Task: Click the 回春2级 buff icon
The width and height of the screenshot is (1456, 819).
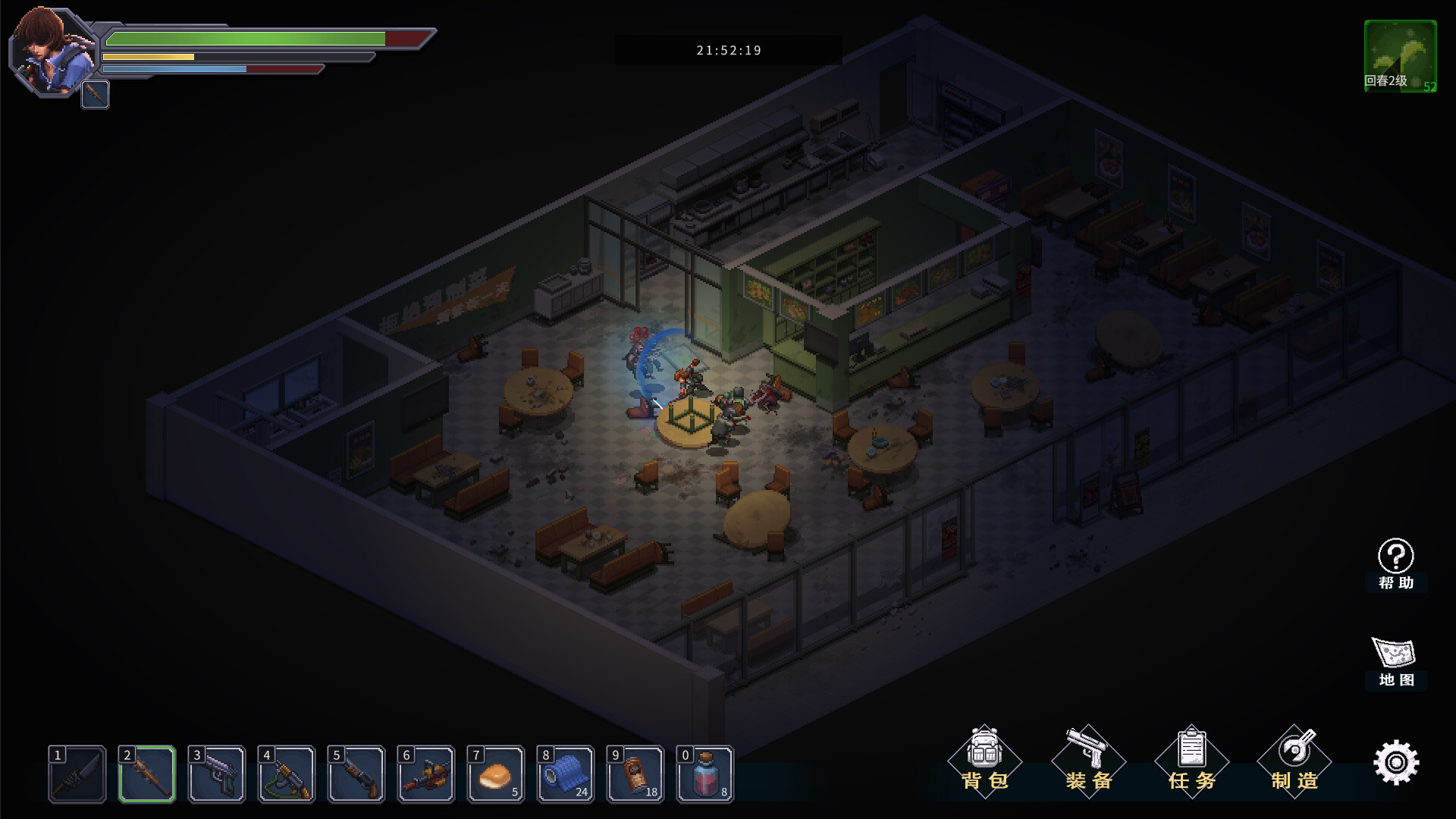Action: coord(1400,56)
